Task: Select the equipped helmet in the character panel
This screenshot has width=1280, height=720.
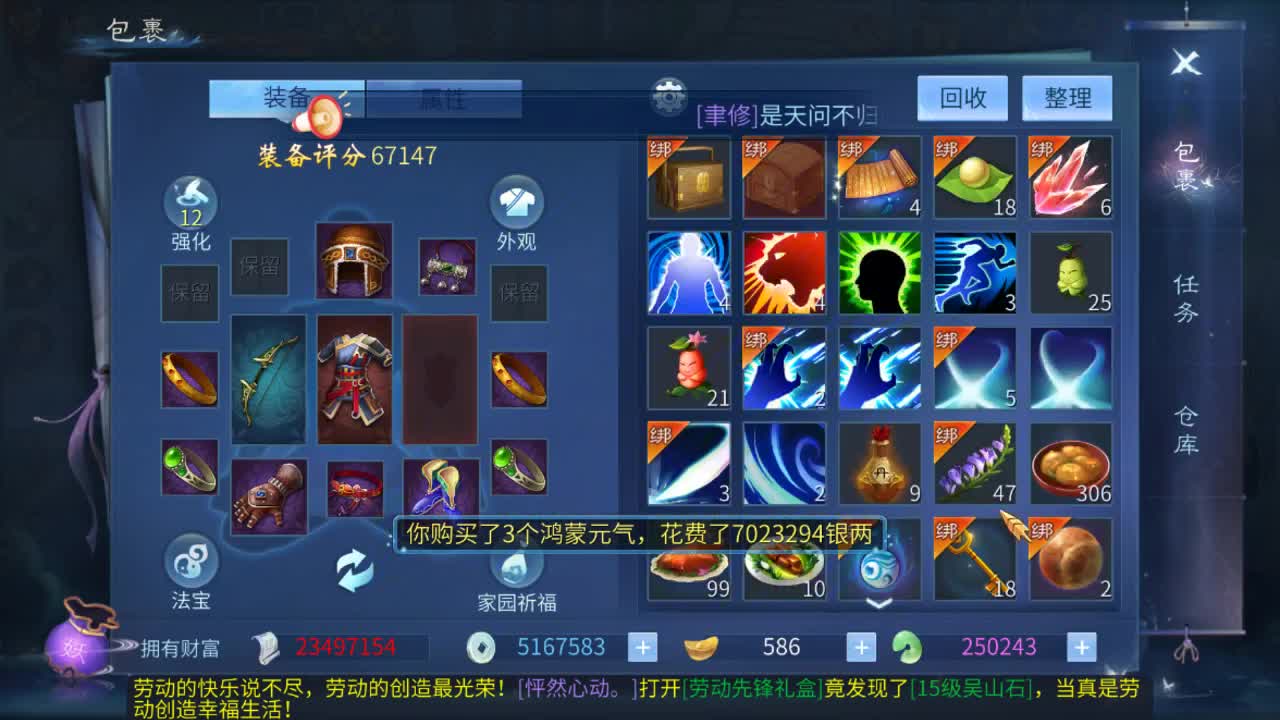Action: 355,260
